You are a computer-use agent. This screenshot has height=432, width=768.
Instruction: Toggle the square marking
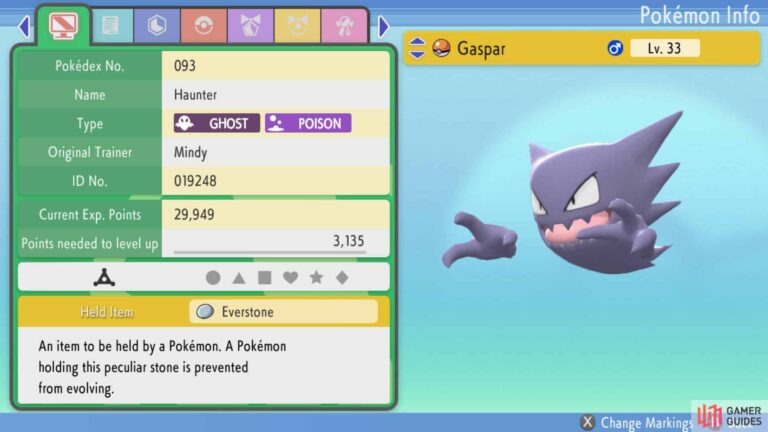265,278
